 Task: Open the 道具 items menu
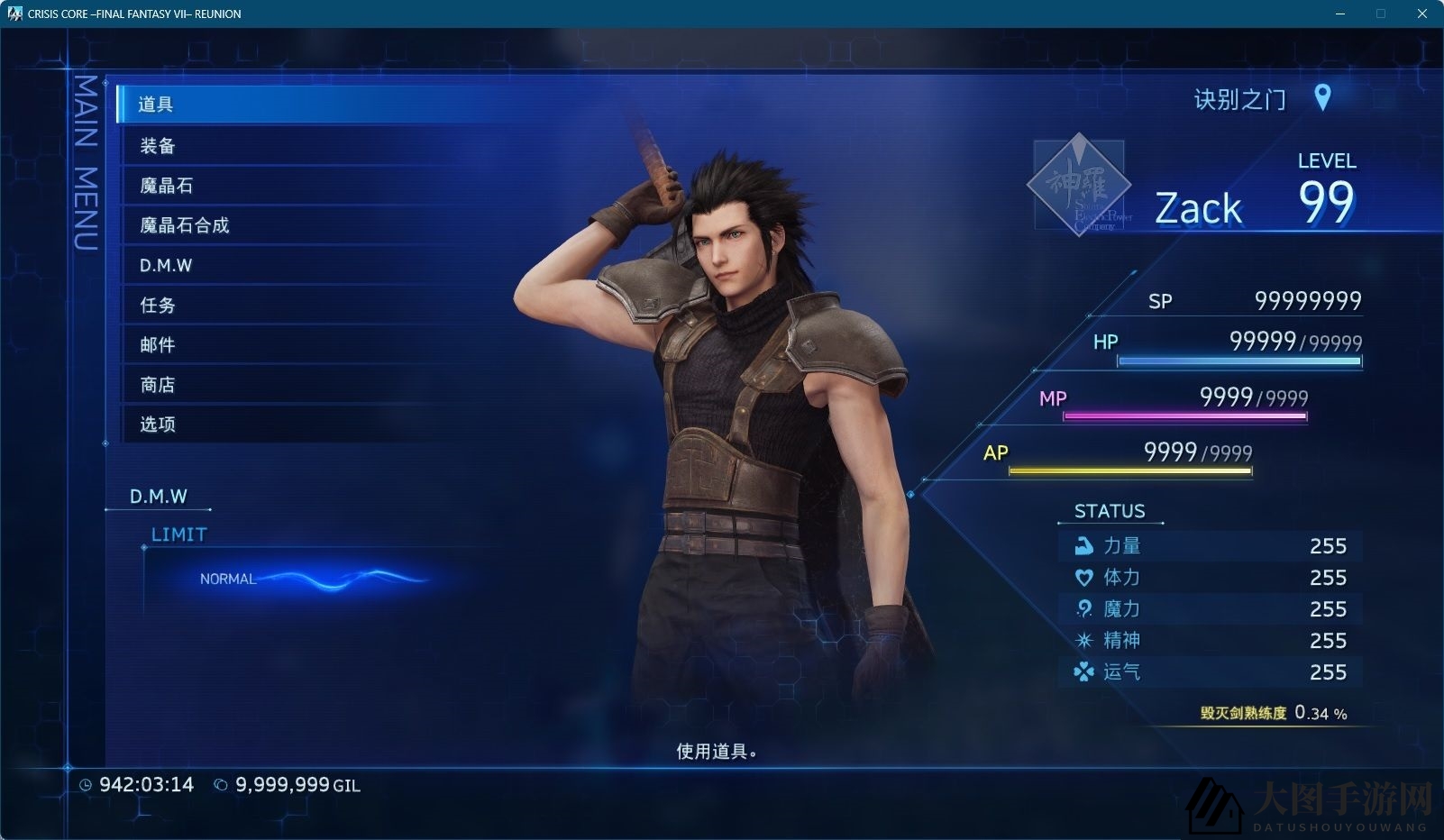(156, 105)
